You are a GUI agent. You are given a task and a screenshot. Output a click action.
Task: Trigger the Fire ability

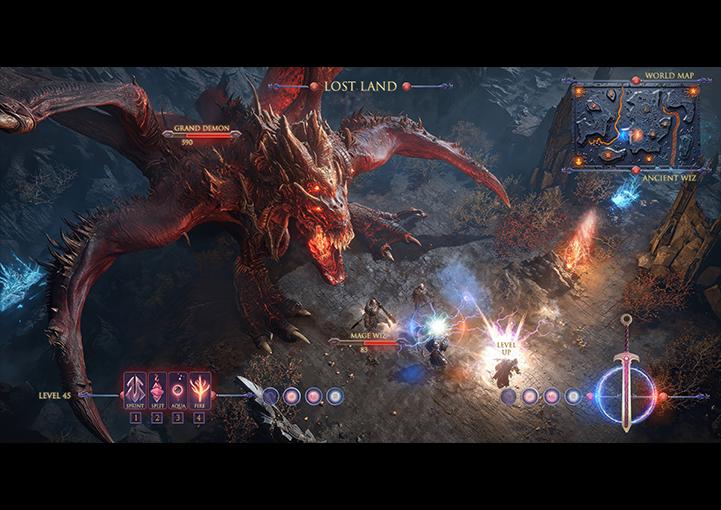200,389
